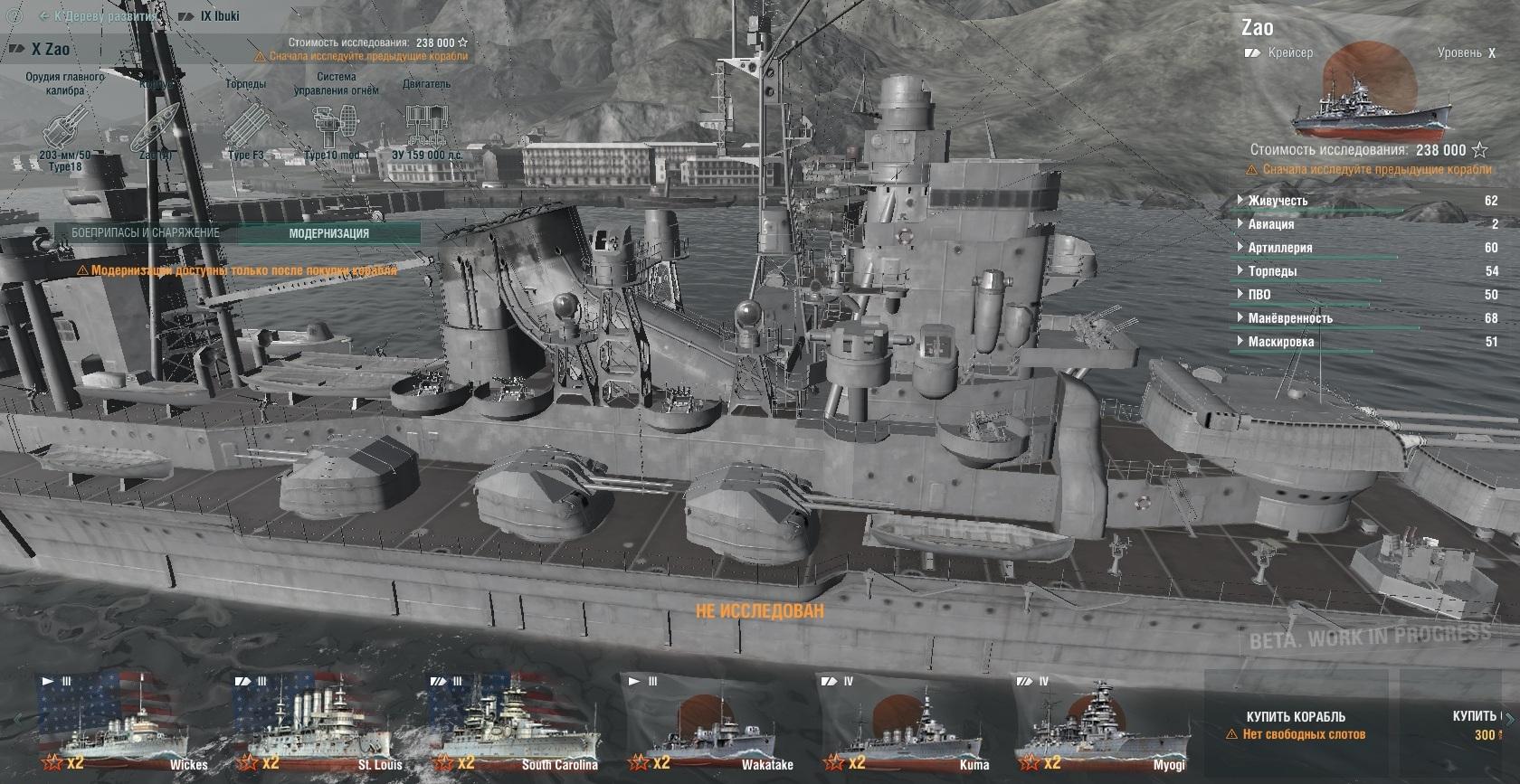Expand the ПВО stat row

pos(1259,295)
